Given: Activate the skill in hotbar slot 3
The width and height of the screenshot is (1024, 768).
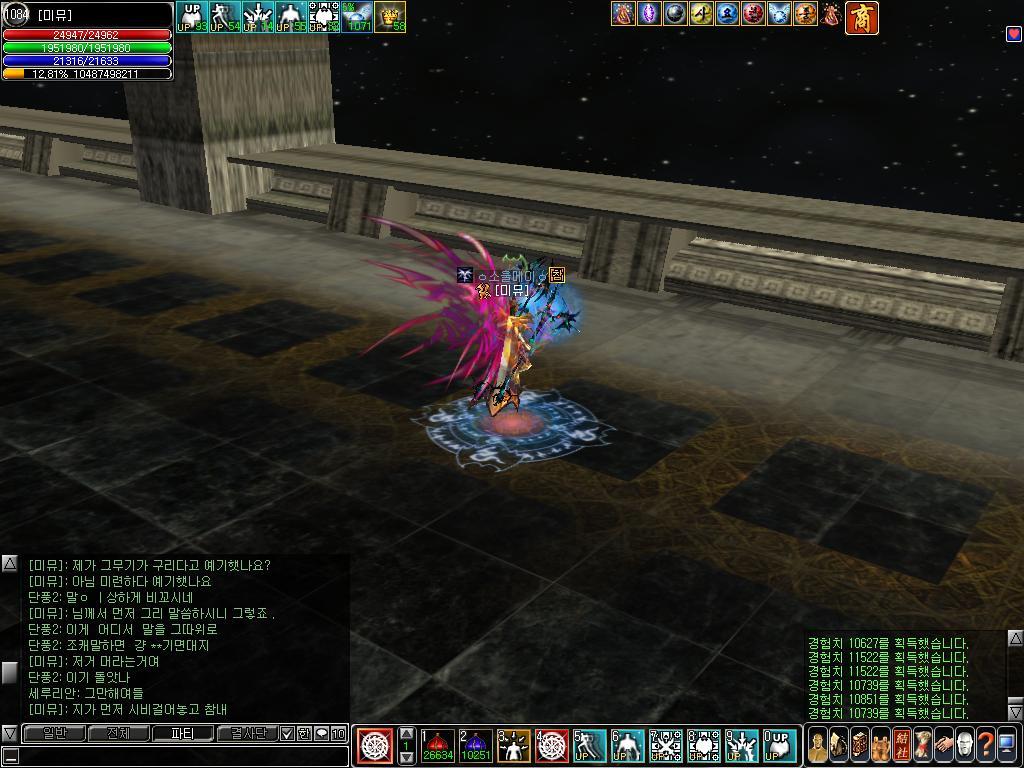Looking at the screenshot, I should tap(513, 745).
